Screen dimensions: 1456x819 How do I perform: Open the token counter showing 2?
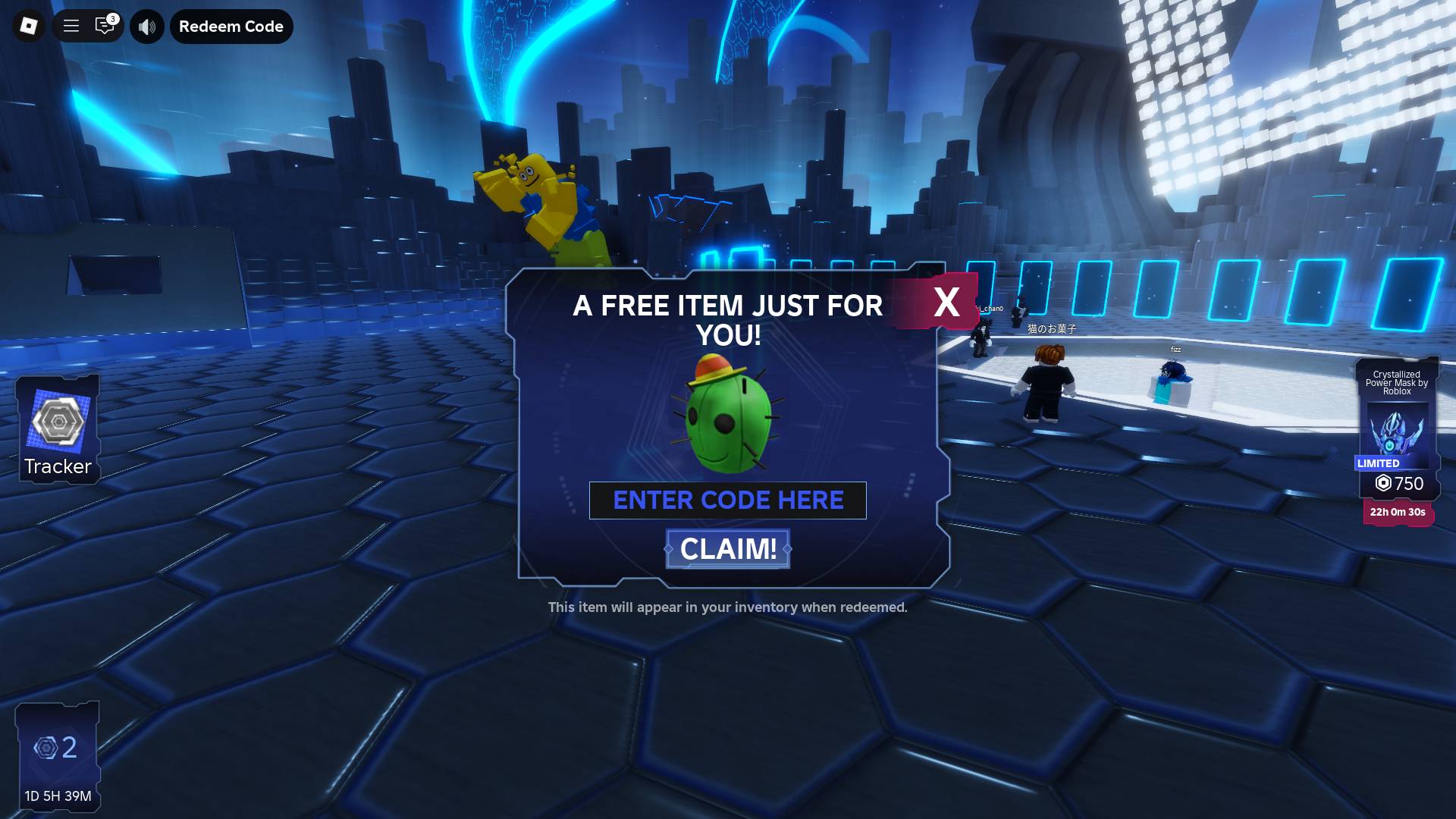tap(58, 756)
